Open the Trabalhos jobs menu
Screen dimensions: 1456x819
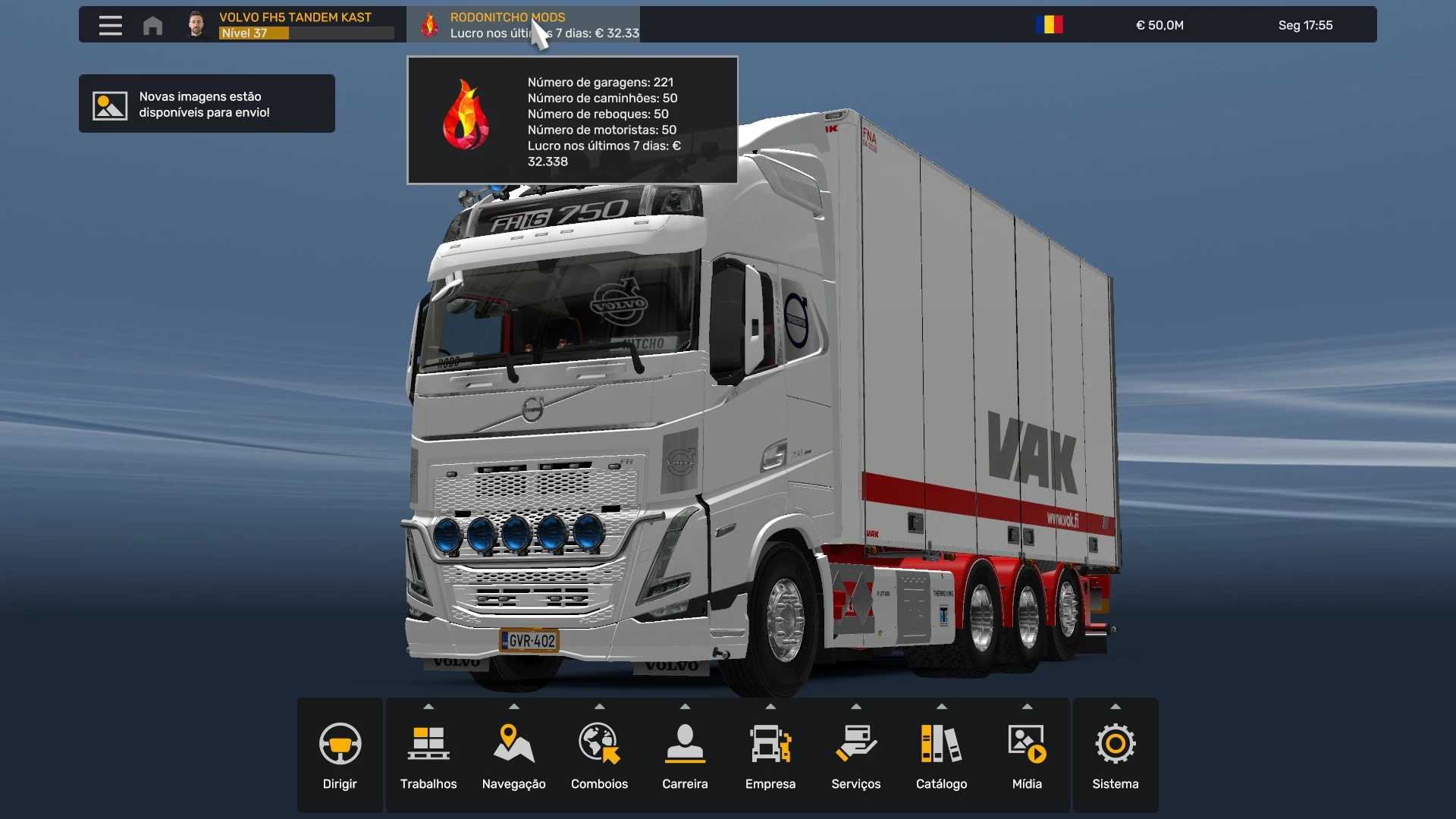click(428, 755)
